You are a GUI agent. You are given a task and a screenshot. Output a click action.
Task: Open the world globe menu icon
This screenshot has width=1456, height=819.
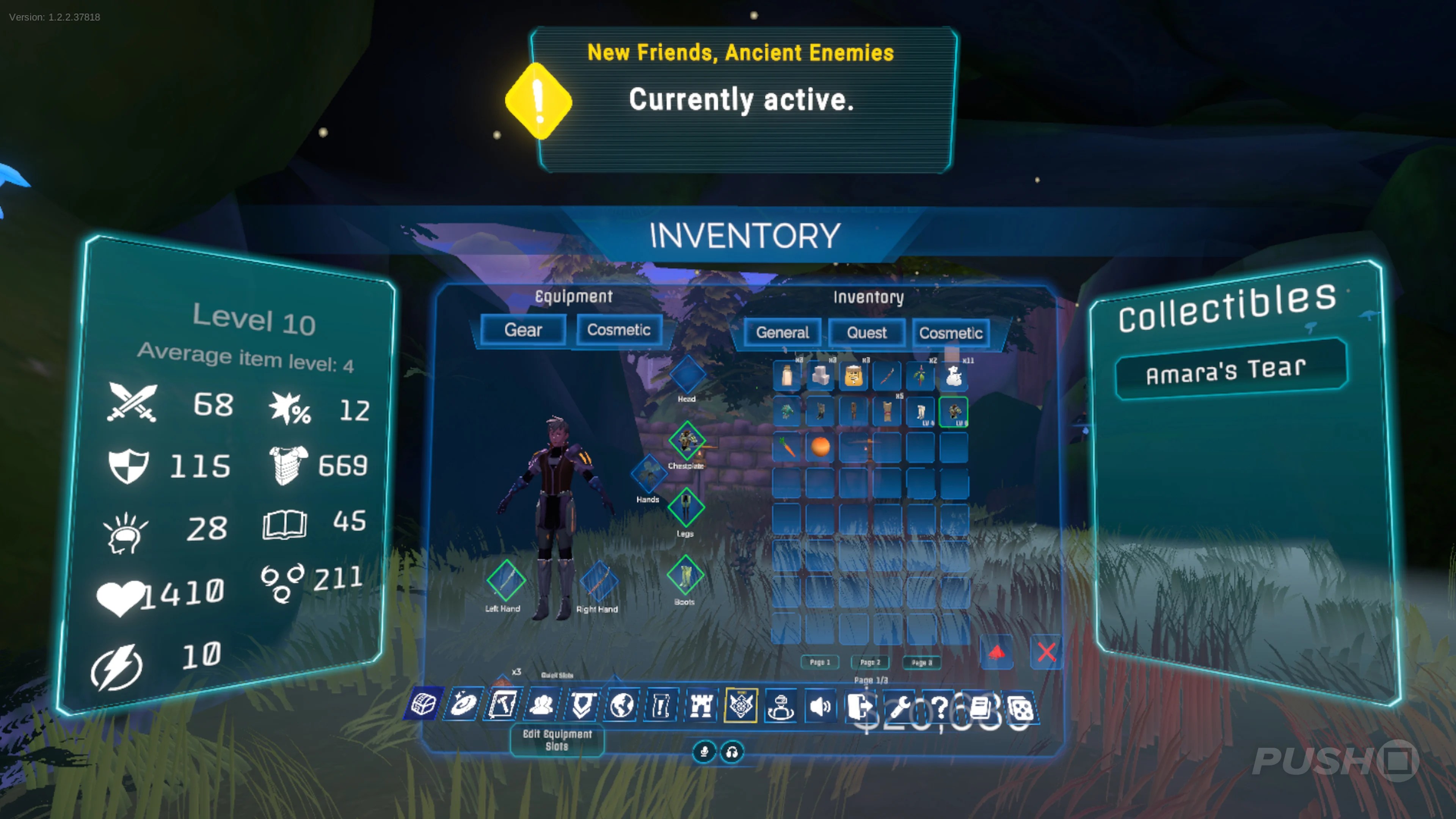coord(621,705)
